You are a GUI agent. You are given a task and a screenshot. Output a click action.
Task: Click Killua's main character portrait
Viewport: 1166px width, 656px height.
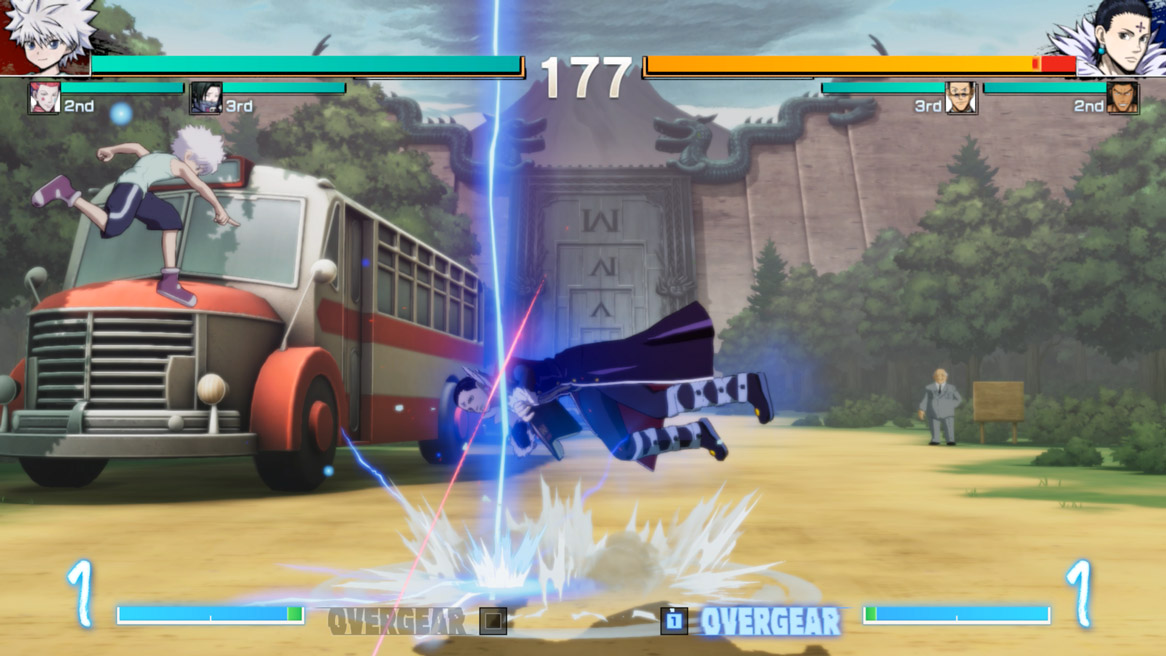click(47, 37)
